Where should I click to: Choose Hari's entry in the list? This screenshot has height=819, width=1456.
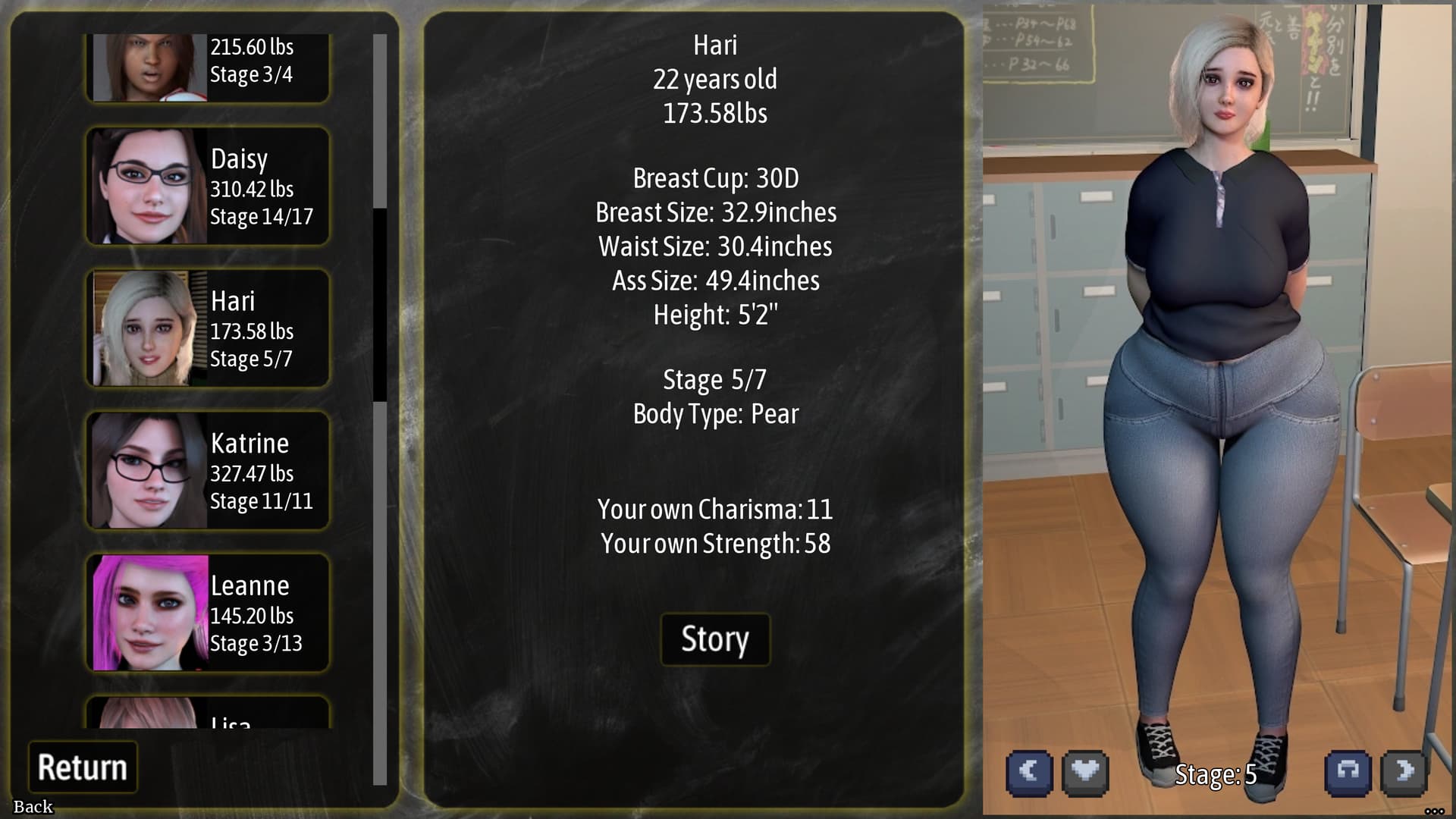[208, 328]
